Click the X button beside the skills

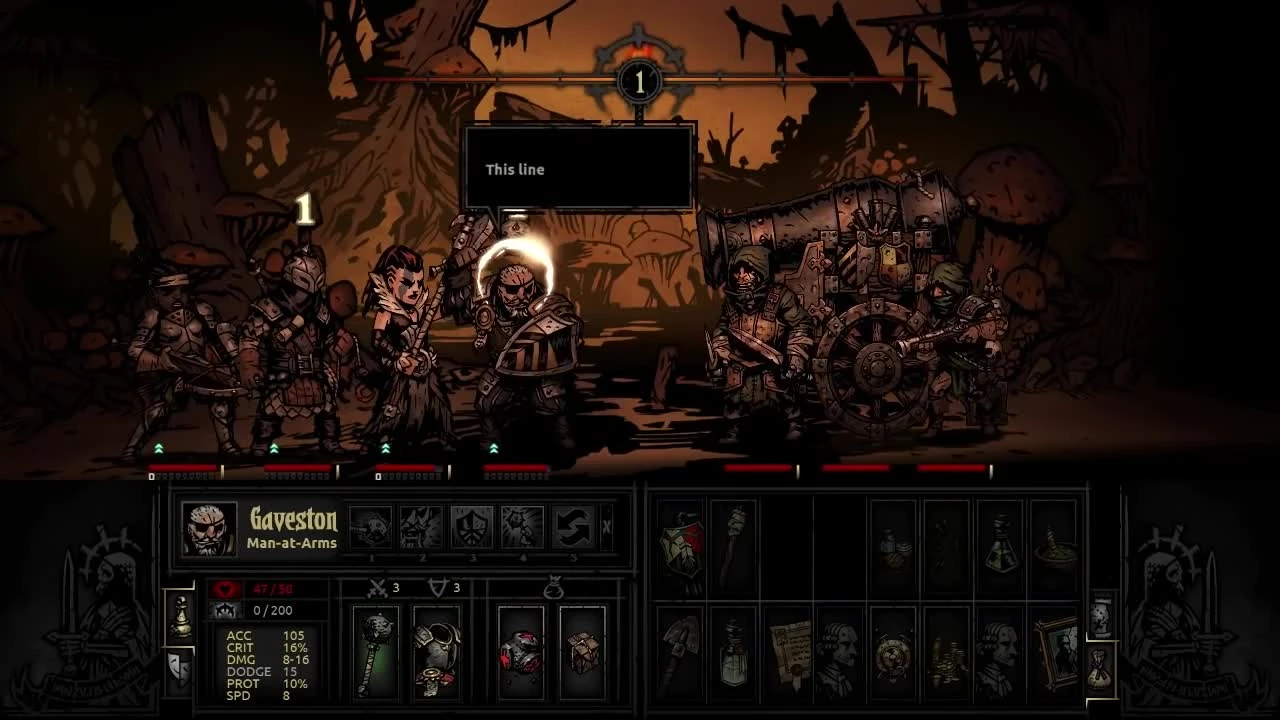click(x=606, y=525)
